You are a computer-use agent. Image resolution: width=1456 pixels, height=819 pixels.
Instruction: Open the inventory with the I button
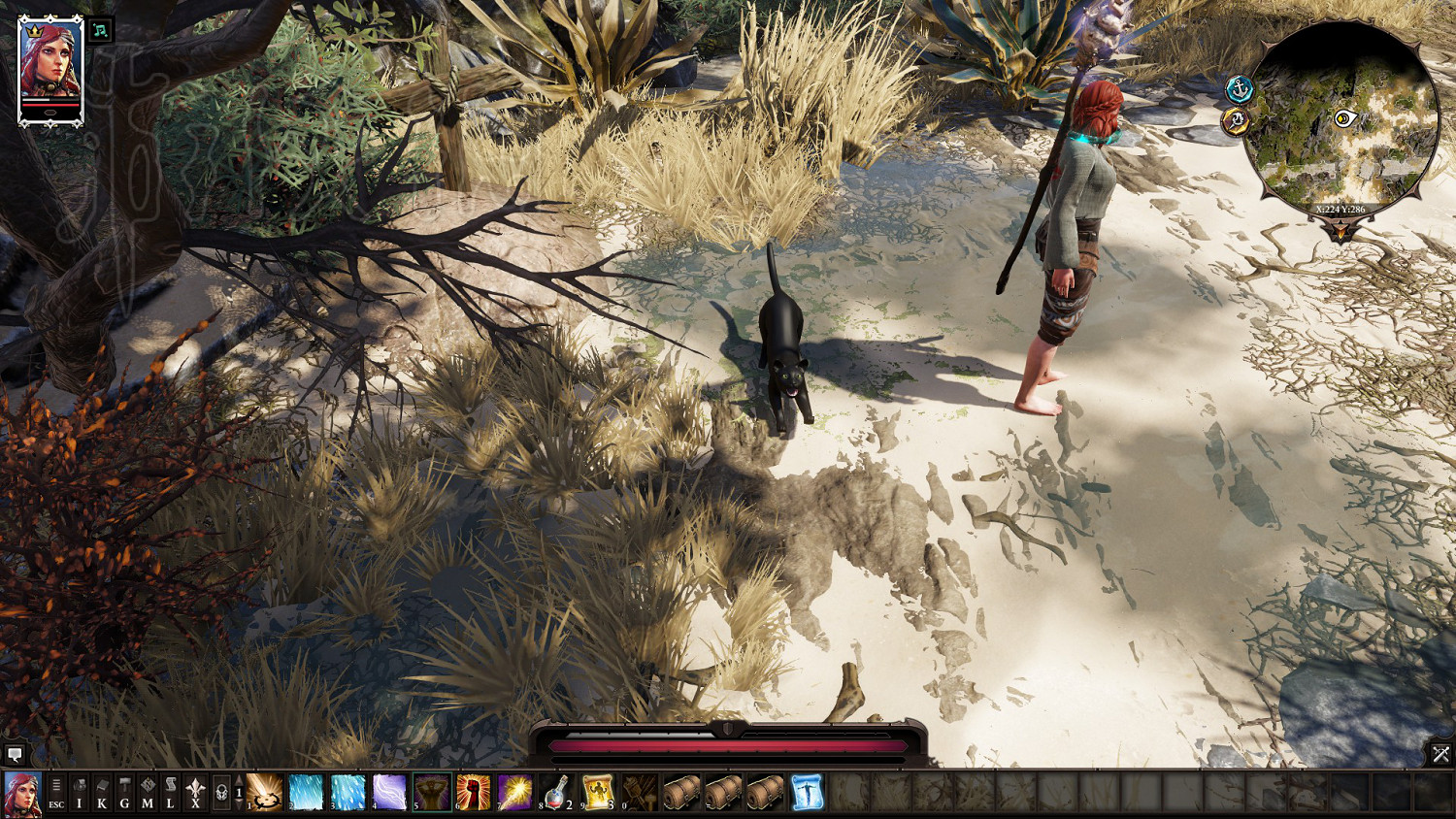coord(80,792)
